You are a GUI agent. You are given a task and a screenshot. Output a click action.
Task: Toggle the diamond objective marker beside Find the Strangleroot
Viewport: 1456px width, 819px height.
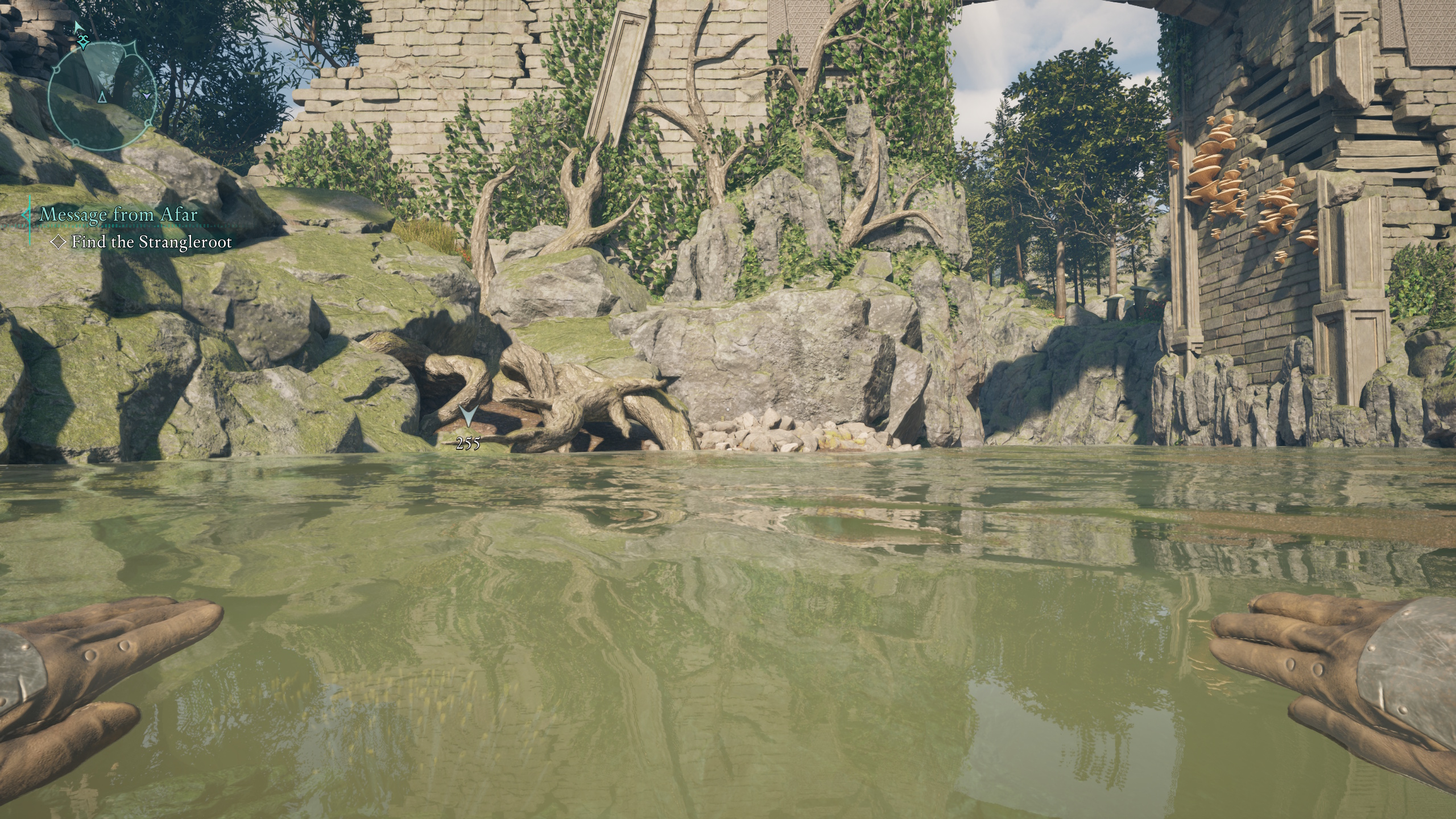[x=58, y=242]
